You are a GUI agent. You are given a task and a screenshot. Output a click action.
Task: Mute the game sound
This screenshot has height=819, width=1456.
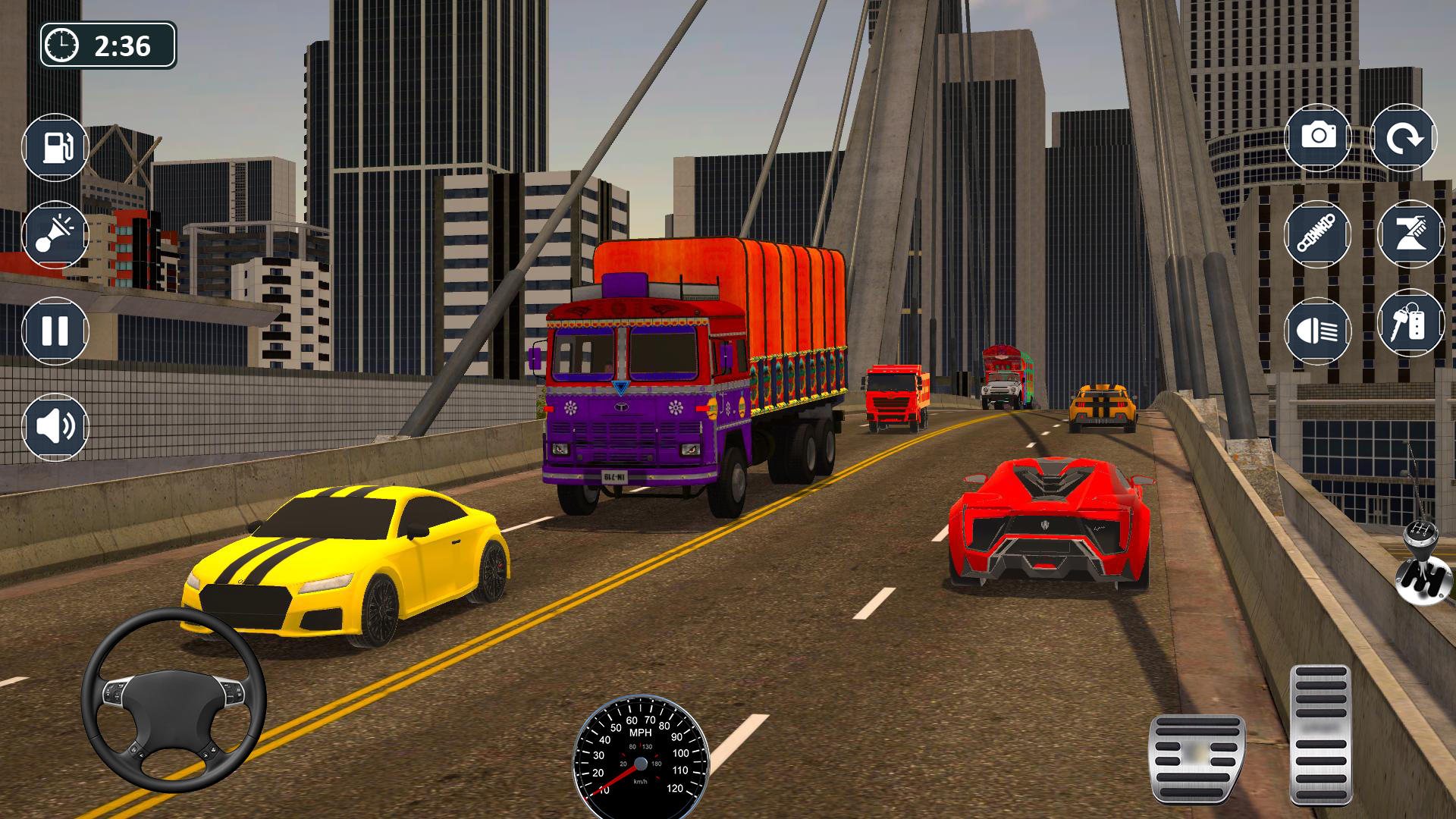pyautogui.click(x=53, y=428)
